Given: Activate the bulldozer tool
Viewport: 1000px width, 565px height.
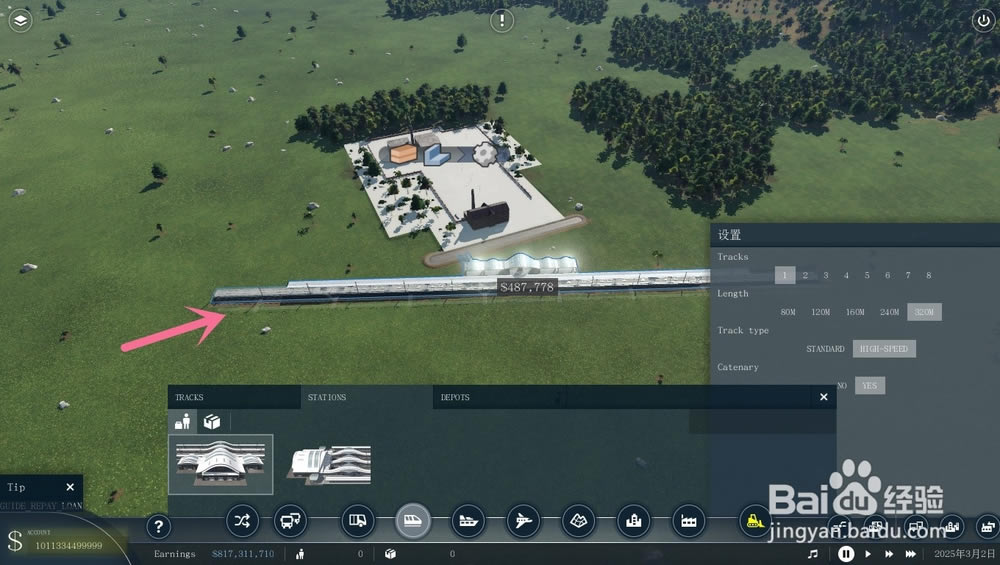Looking at the screenshot, I should tap(754, 520).
